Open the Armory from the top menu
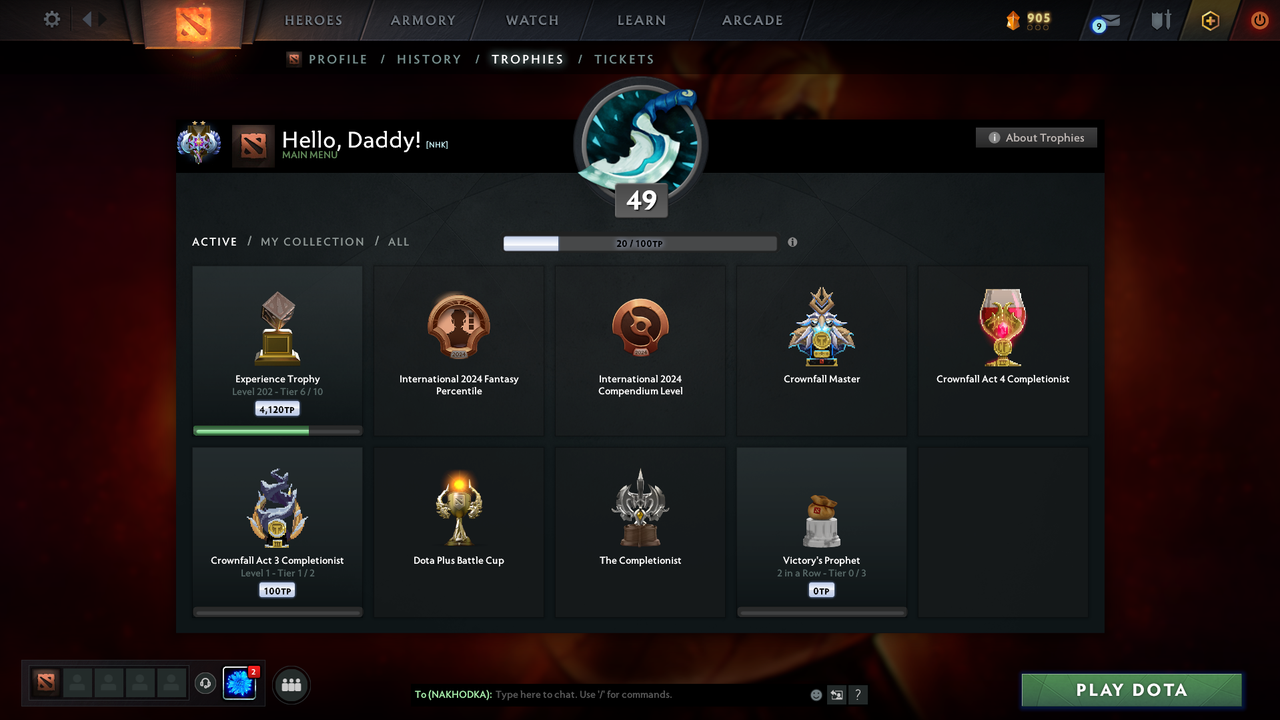 pos(421,20)
